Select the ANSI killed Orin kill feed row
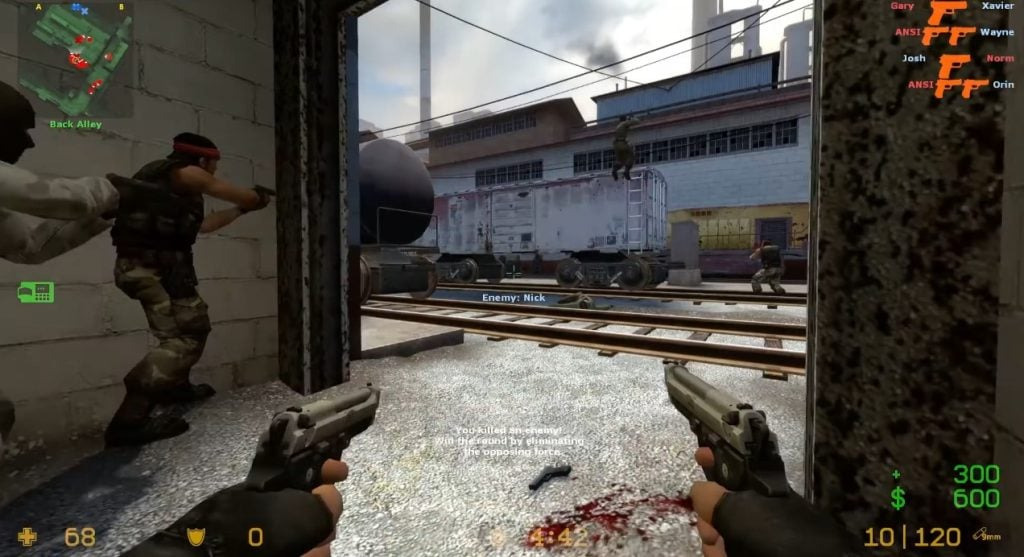The height and width of the screenshot is (557, 1024). pyautogui.click(x=958, y=84)
